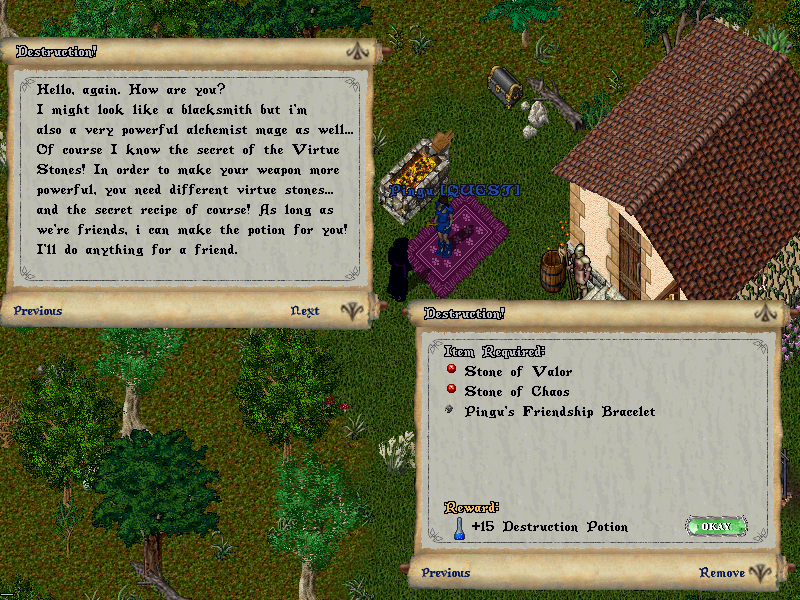The image size is (800, 600).
Task: Select the Stone of Chaos red gem
Action: (452, 390)
